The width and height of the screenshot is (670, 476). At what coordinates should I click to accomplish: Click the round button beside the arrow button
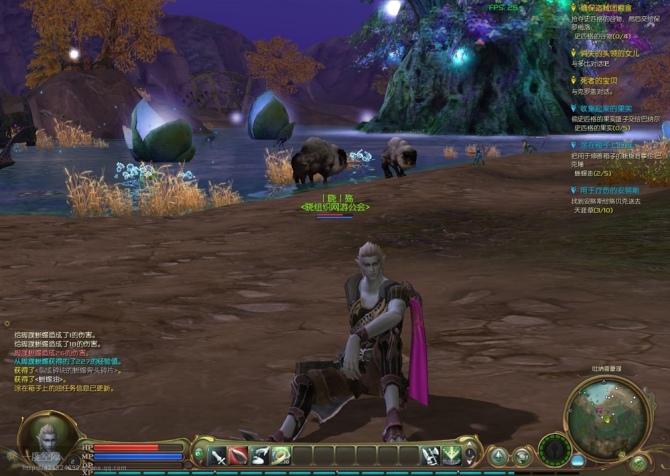tap(521, 457)
